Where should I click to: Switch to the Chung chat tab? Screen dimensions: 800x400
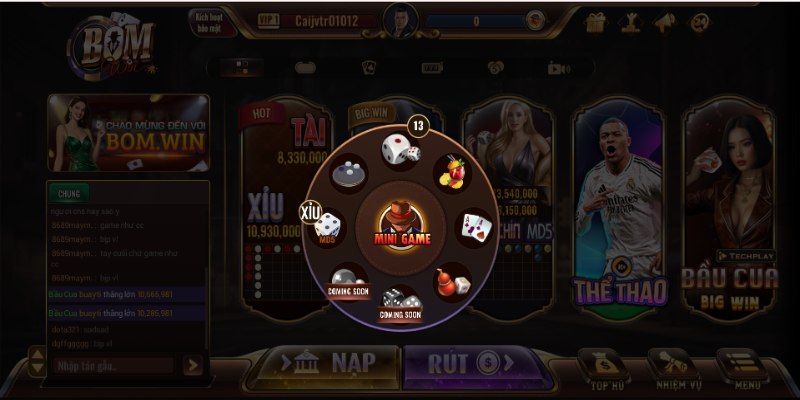(69, 192)
